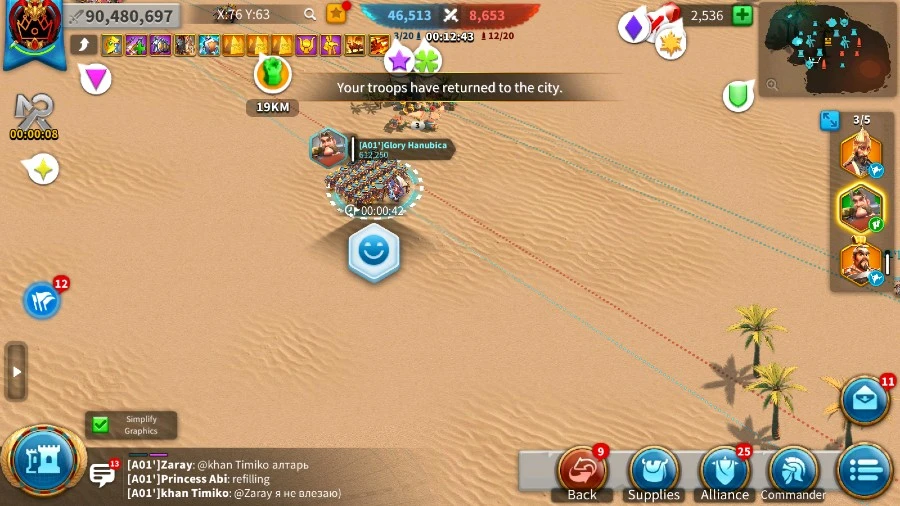
Task: Open the blue flags notification icon
Action: point(42,300)
